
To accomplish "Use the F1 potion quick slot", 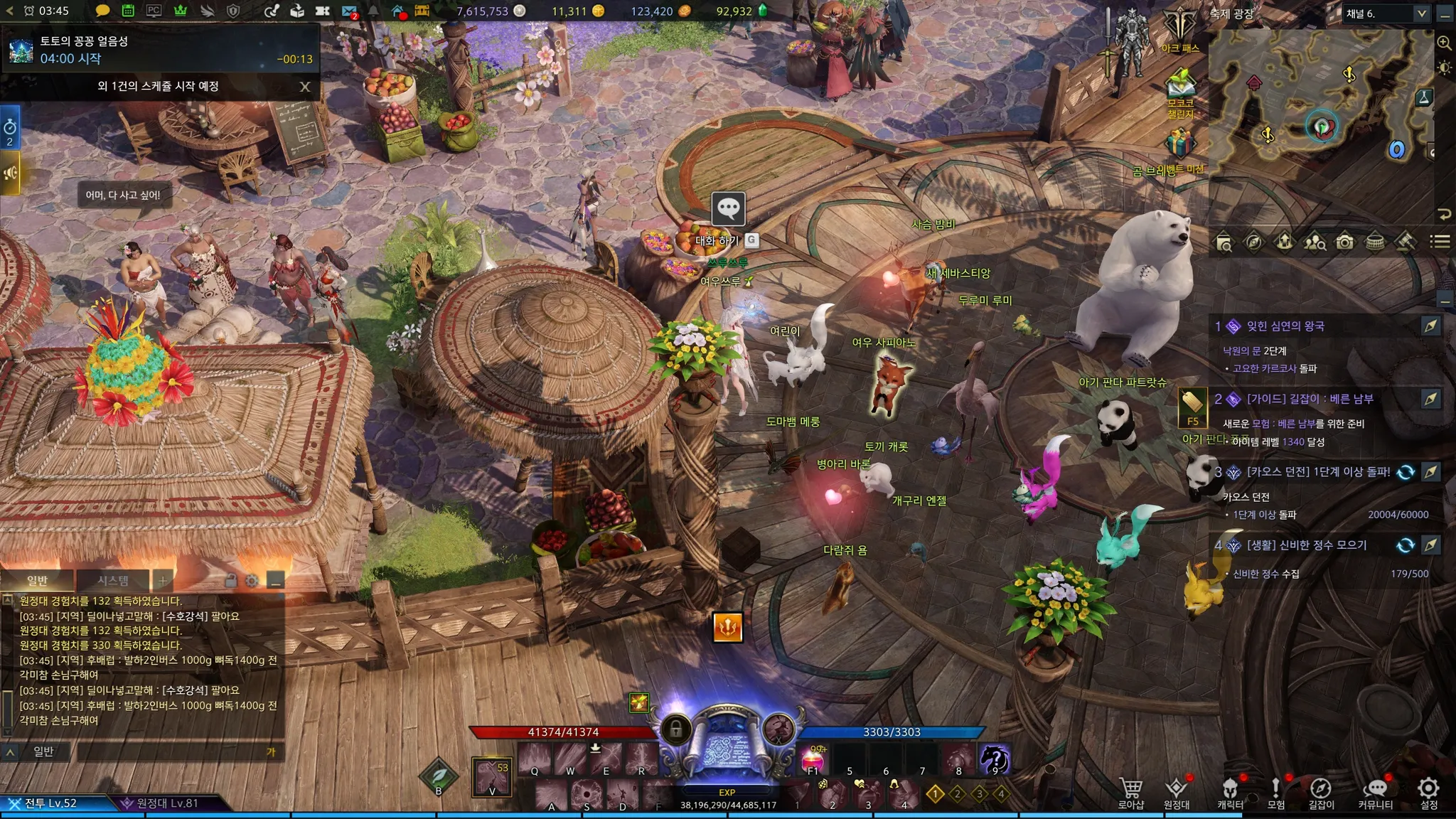I will [x=813, y=759].
